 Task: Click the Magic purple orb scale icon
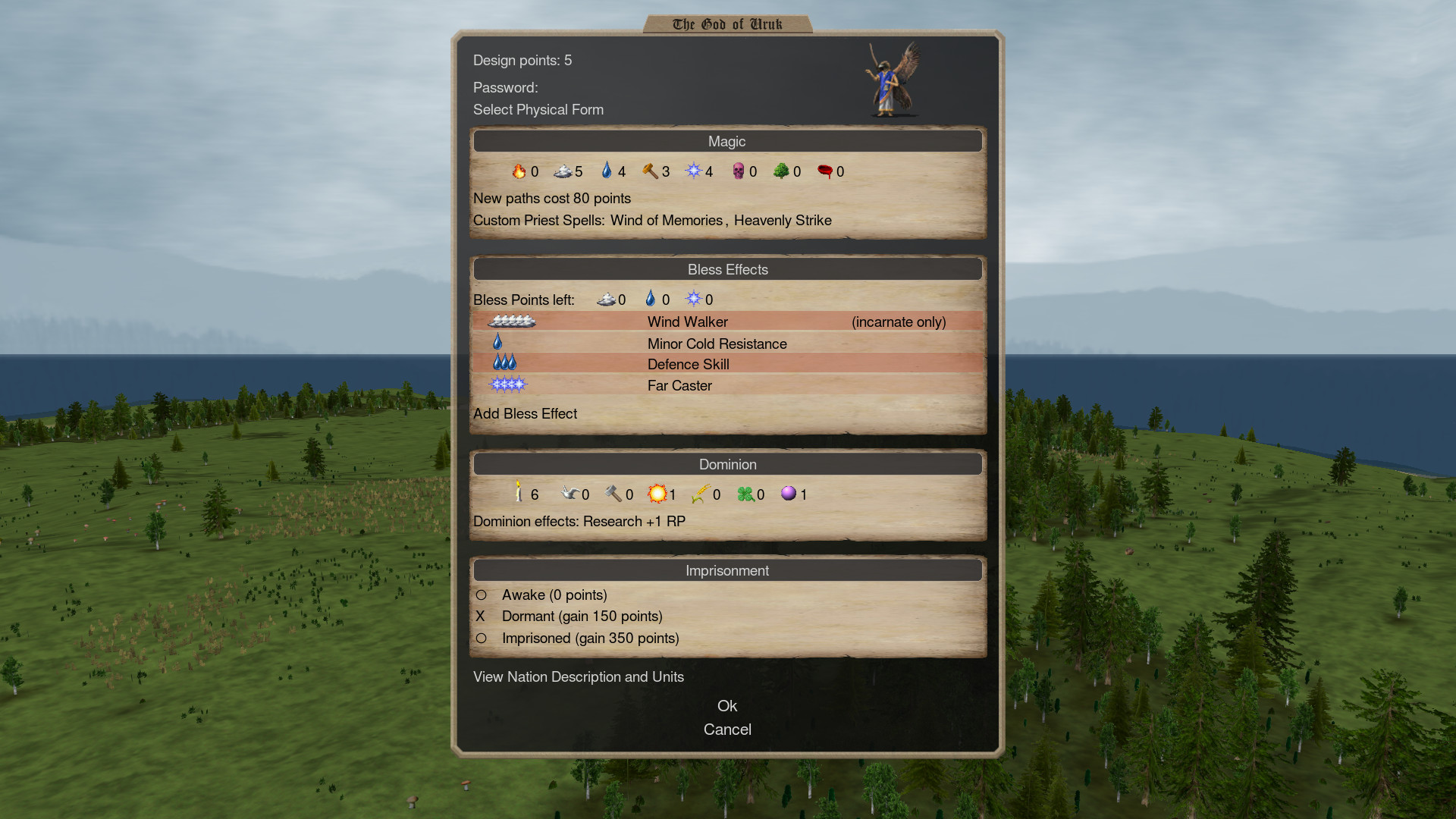coord(790,494)
